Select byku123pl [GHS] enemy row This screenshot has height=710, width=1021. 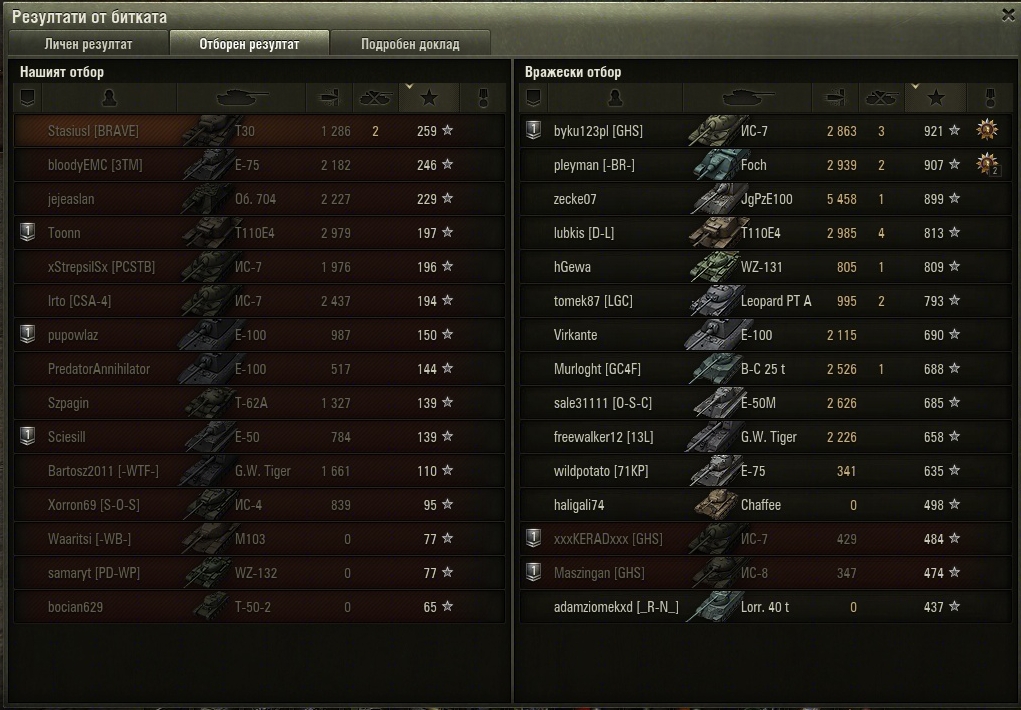pyautogui.click(x=740, y=131)
